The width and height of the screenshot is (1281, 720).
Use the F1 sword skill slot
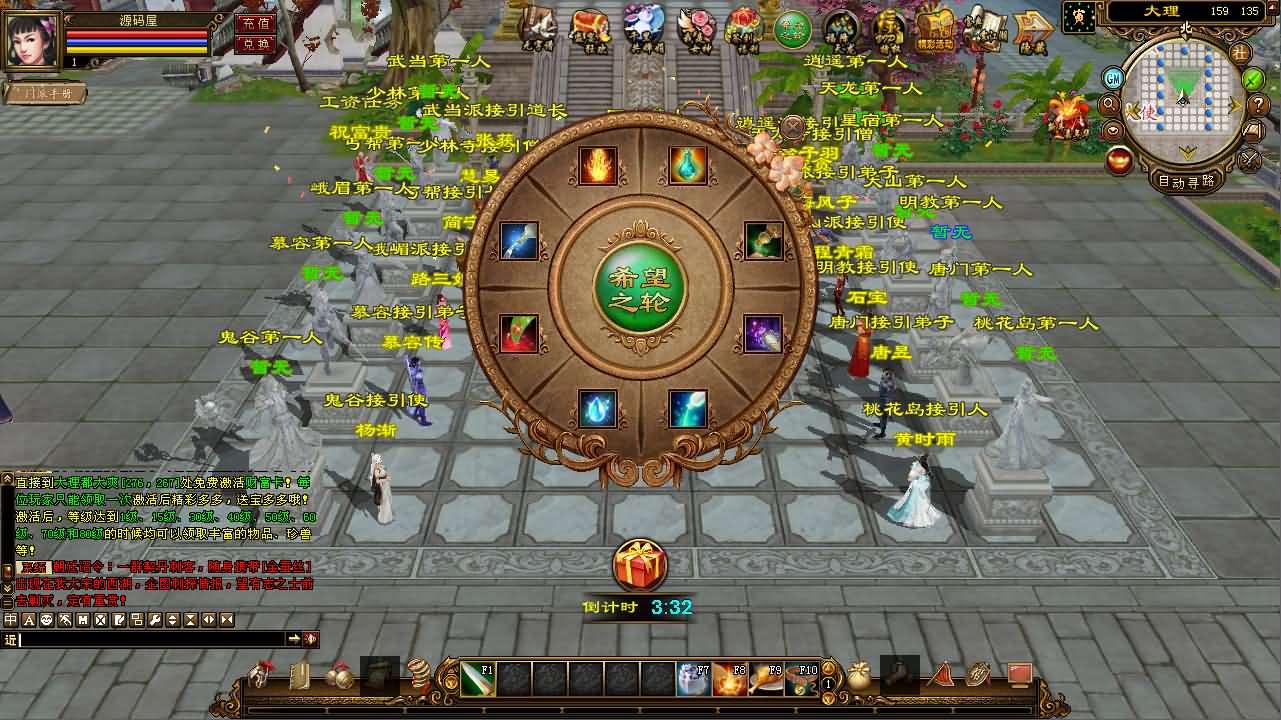478,679
